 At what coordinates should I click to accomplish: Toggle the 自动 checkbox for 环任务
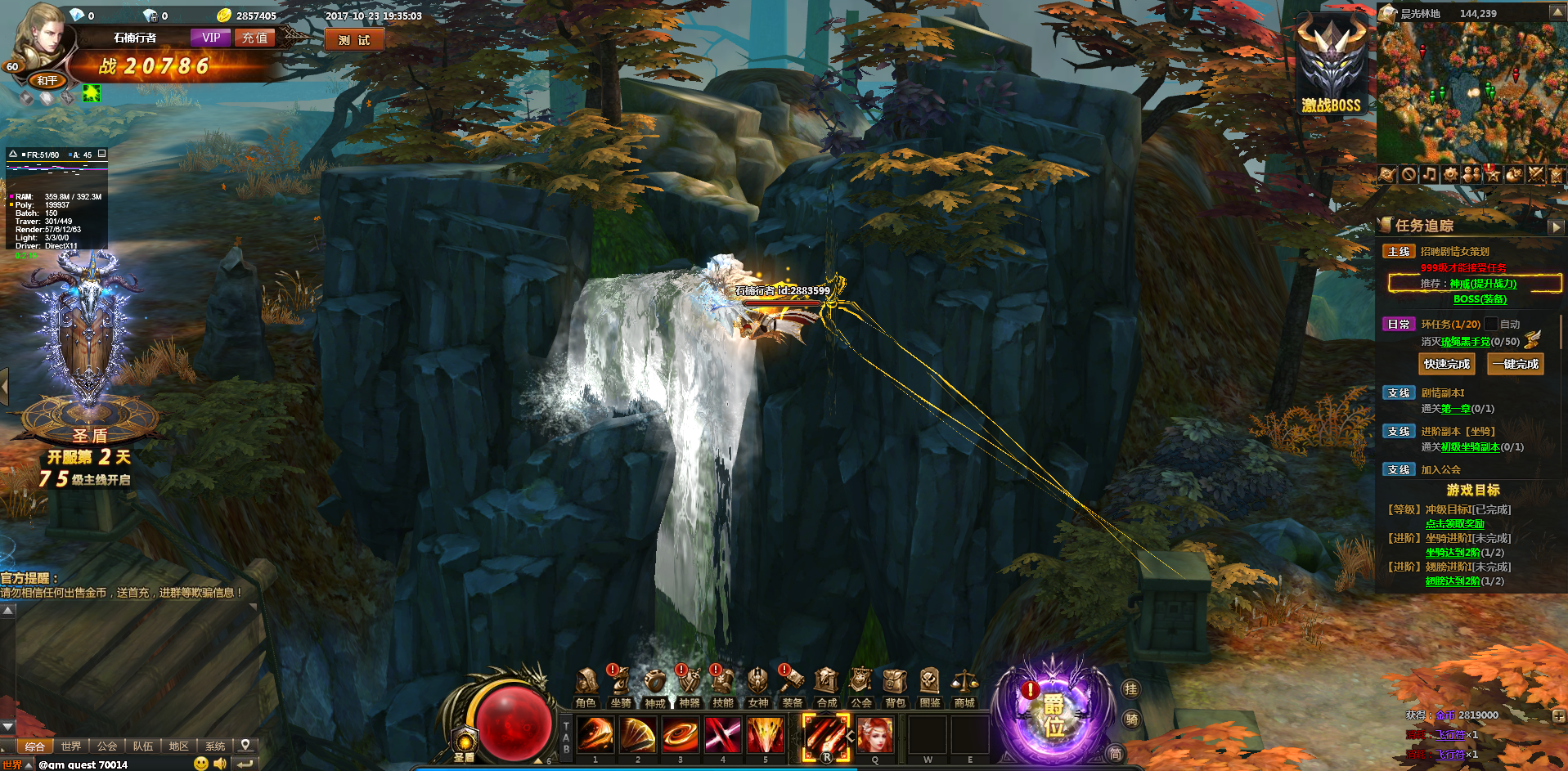[x=1491, y=324]
